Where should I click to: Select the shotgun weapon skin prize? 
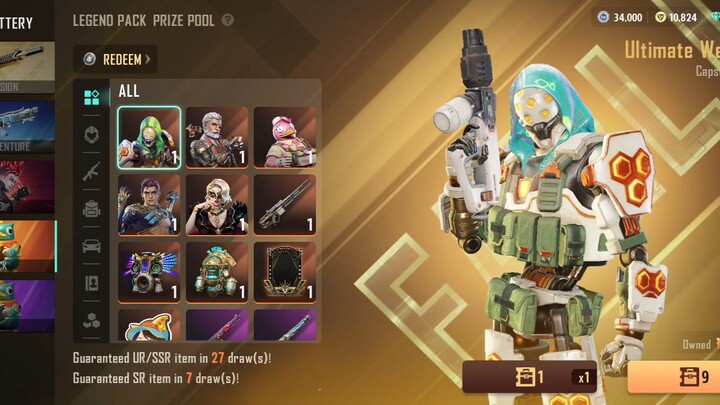285,205
